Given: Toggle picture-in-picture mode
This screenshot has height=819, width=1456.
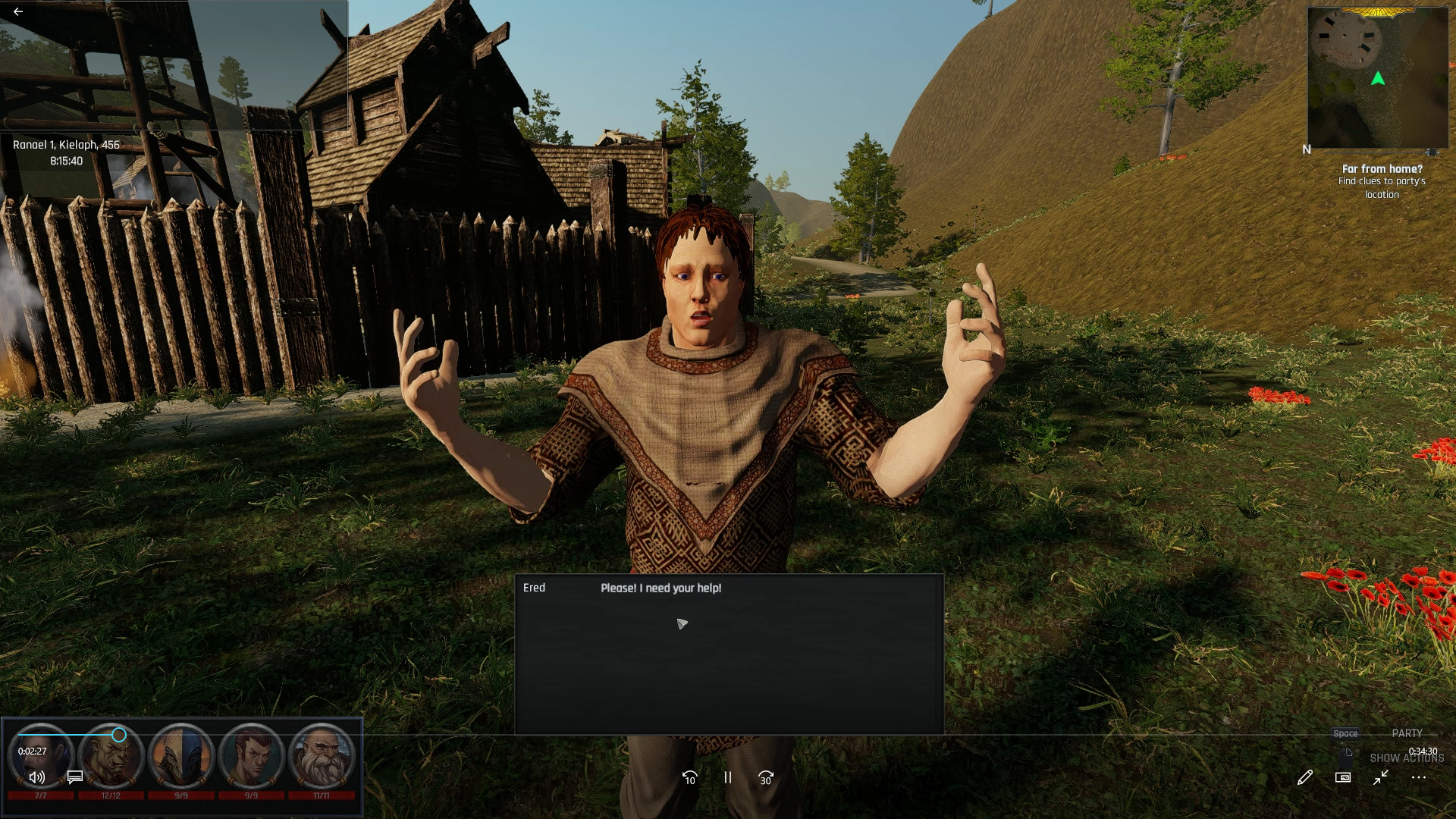Looking at the screenshot, I should point(1342,778).
